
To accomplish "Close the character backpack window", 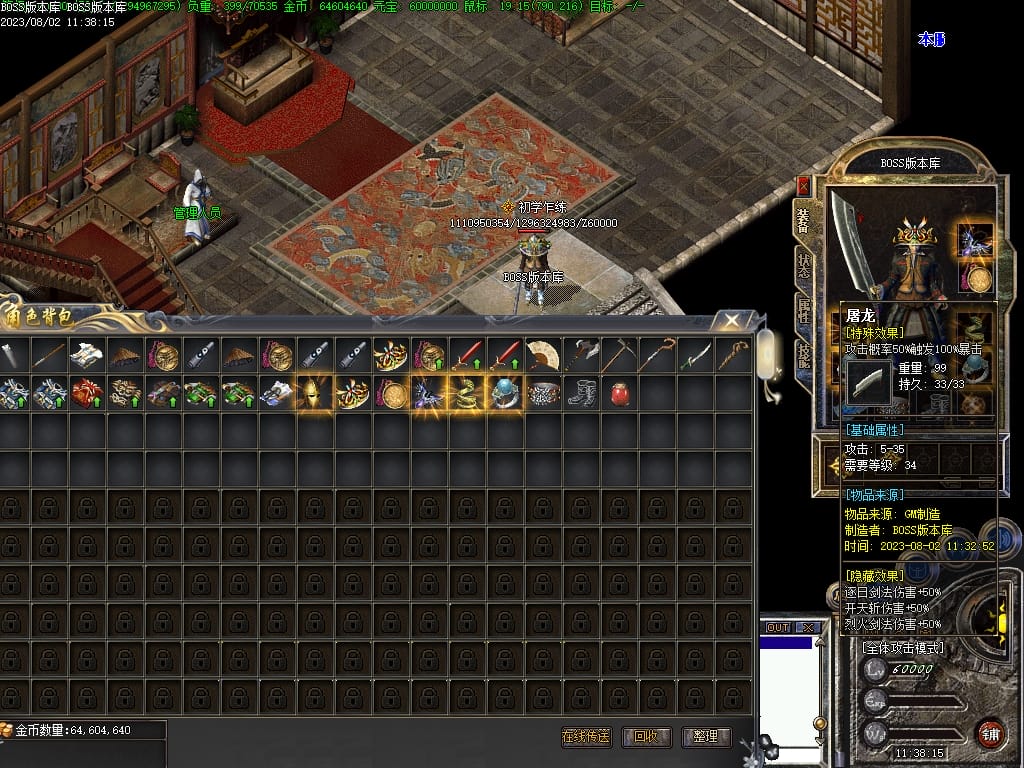I will tap(733, 320).
